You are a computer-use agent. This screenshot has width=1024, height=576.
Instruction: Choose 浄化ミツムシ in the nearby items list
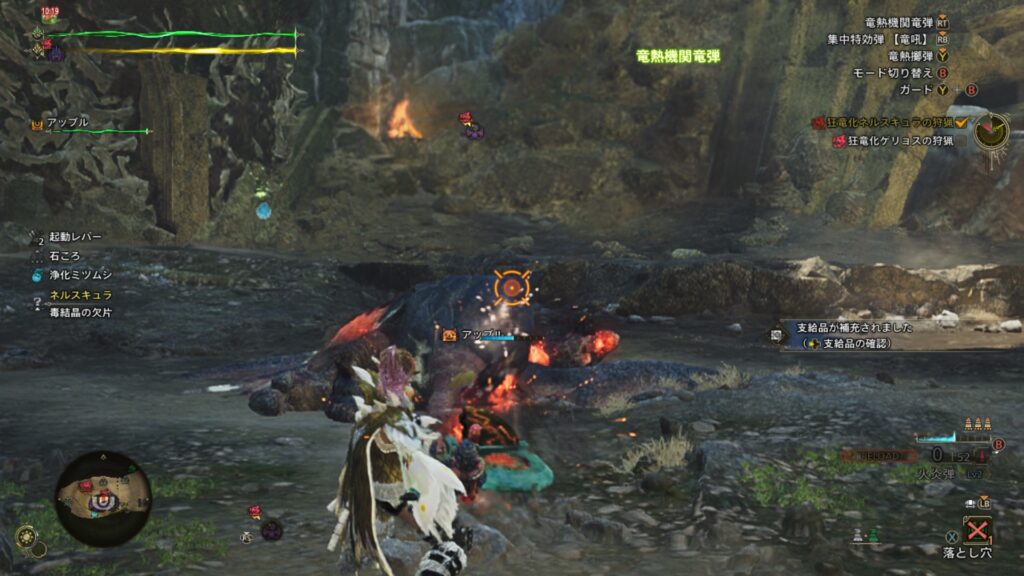pos(81,274)
